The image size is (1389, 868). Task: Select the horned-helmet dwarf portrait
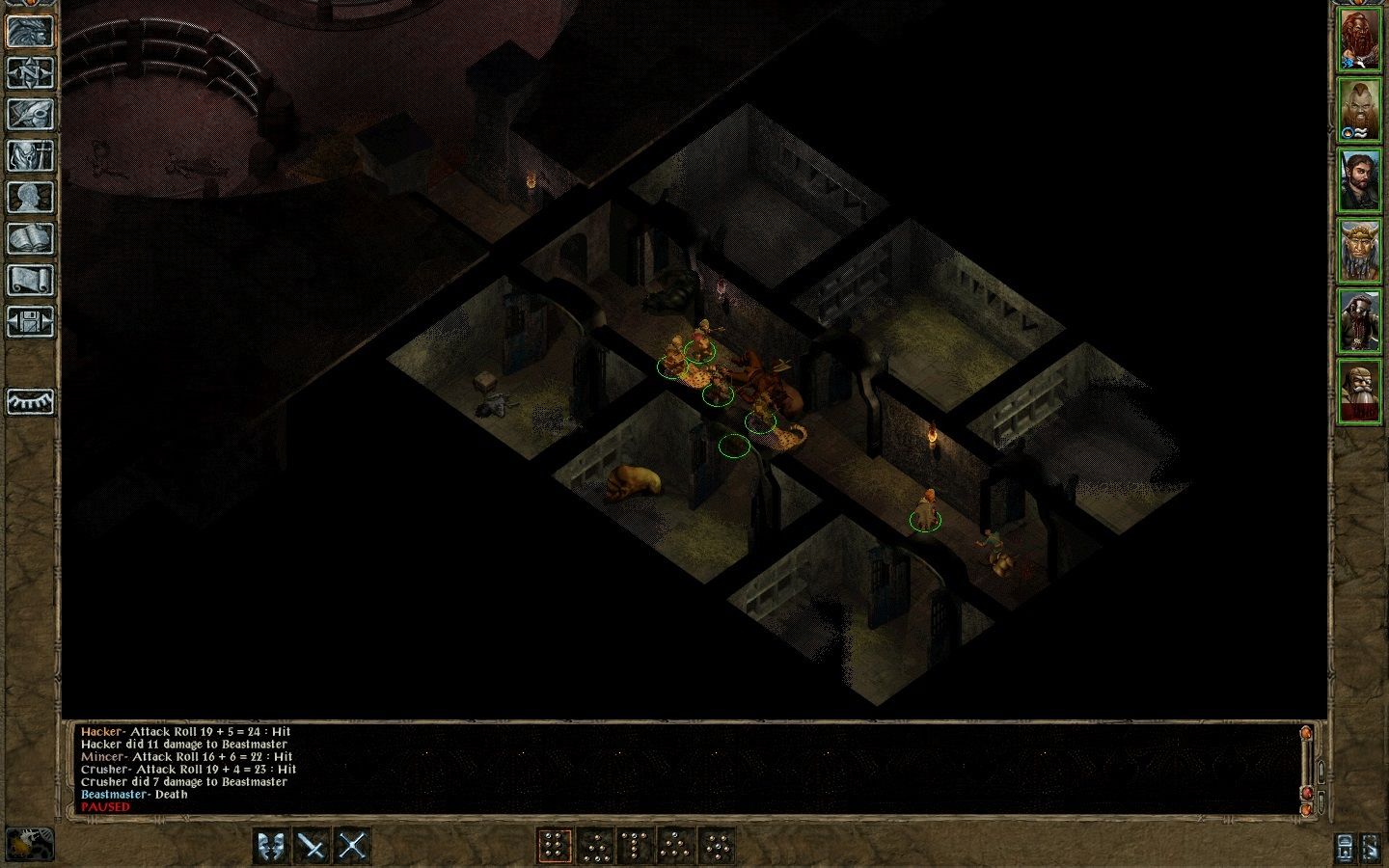(1360, 251)
